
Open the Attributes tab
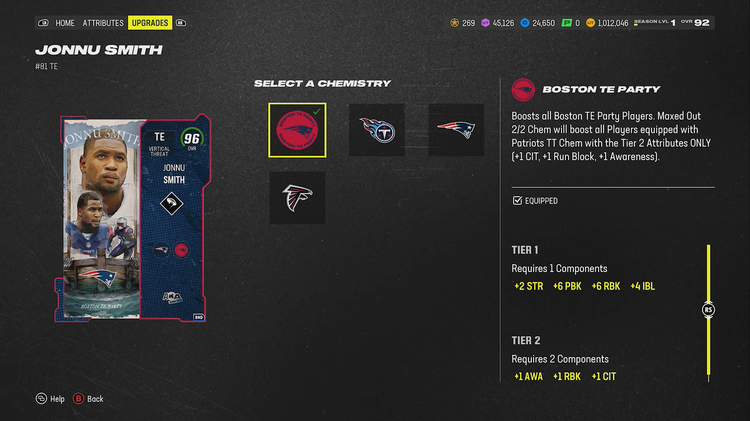103,22
